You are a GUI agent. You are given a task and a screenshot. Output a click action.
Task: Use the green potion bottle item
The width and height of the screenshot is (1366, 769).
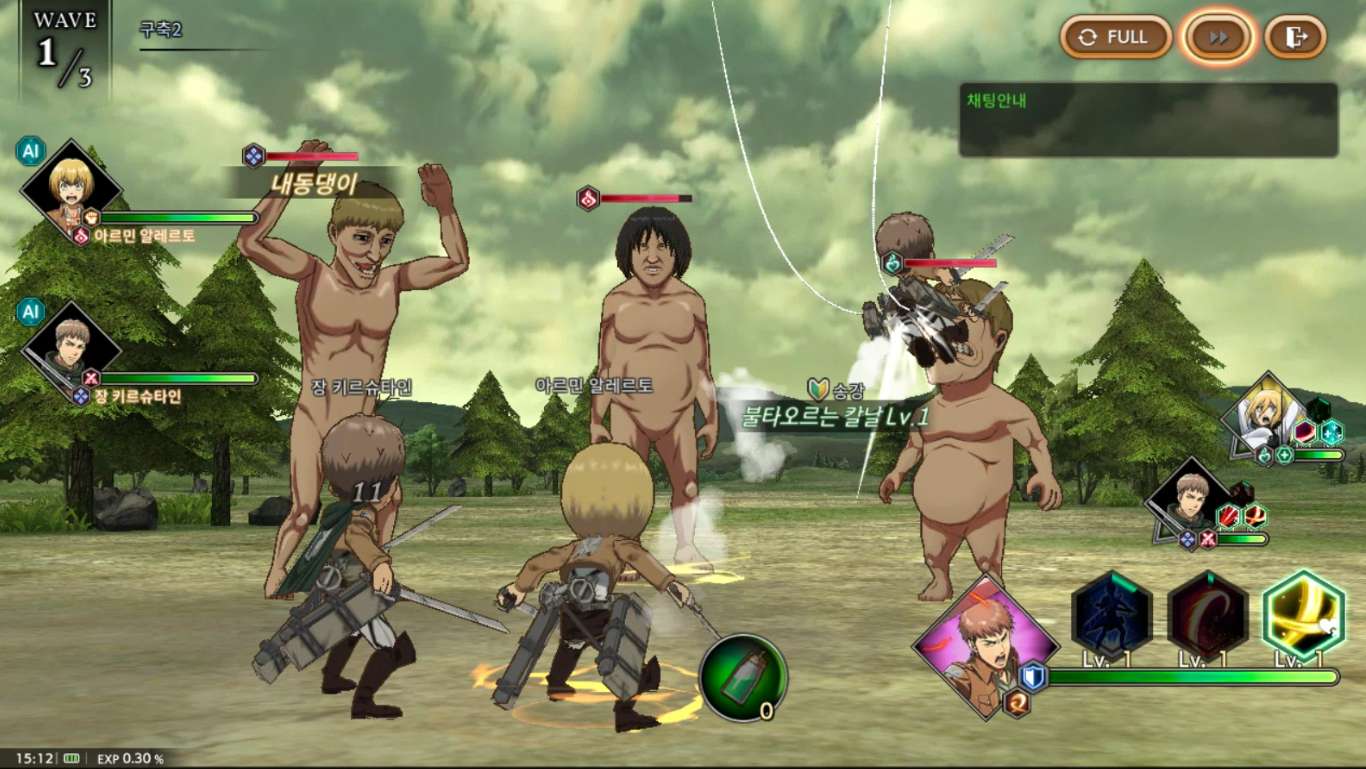(x=743, y=678)
